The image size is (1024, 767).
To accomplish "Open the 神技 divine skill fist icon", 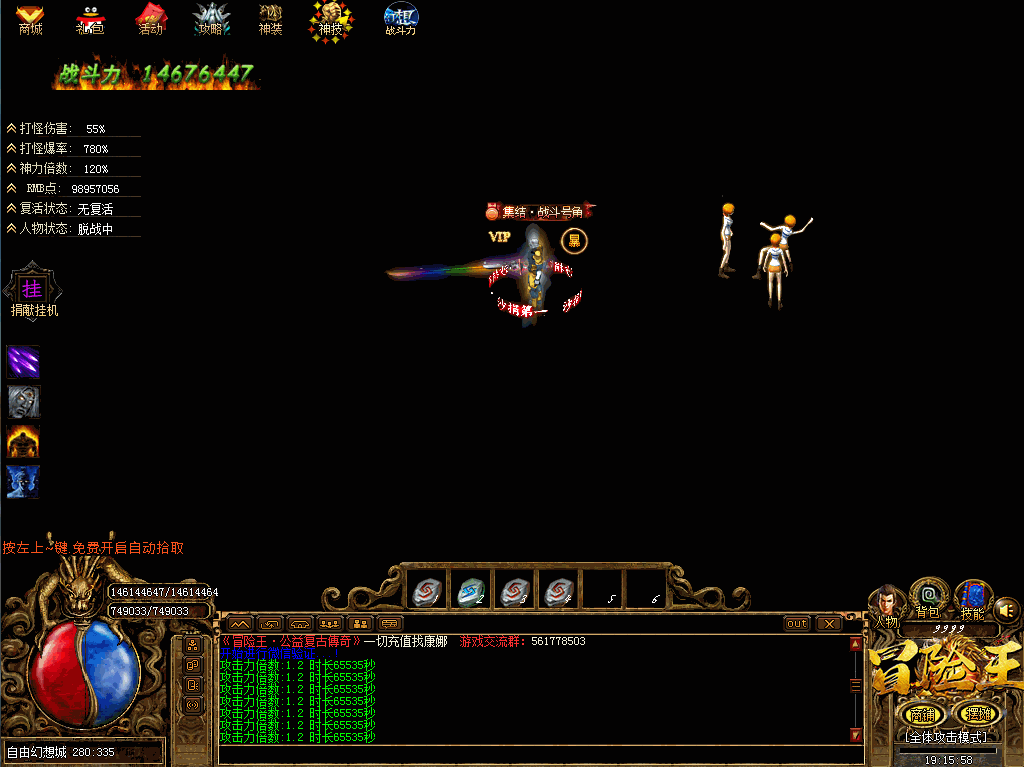I will (330, 18).
